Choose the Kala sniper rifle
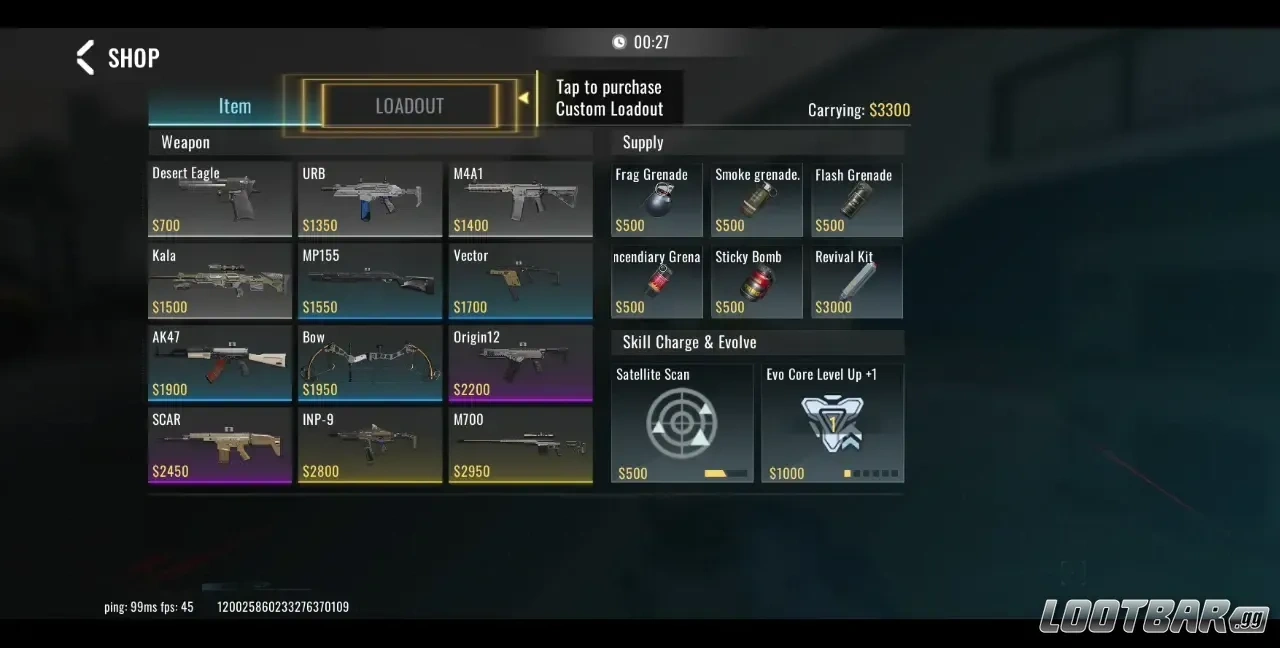The image size is (1280, 648). coord(220,282)
